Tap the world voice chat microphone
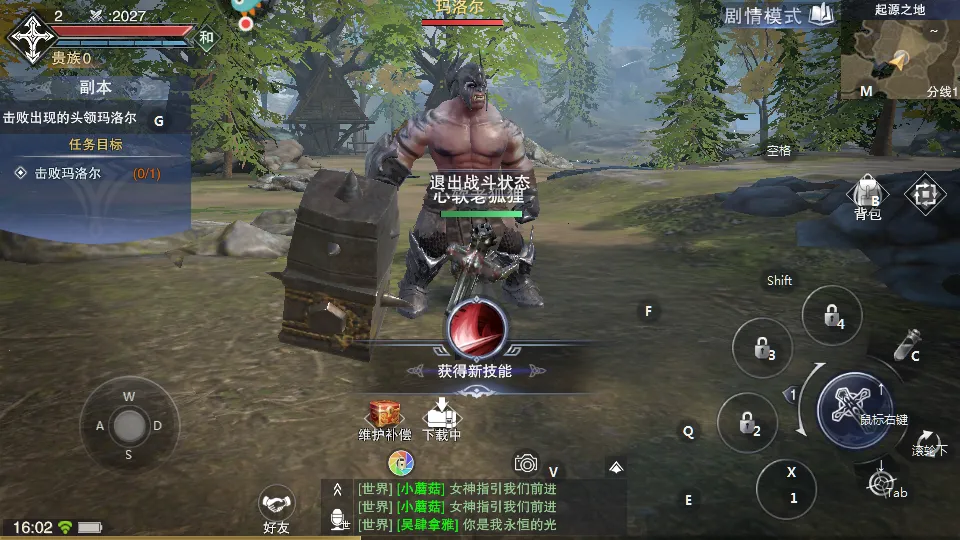 [338, 518]
